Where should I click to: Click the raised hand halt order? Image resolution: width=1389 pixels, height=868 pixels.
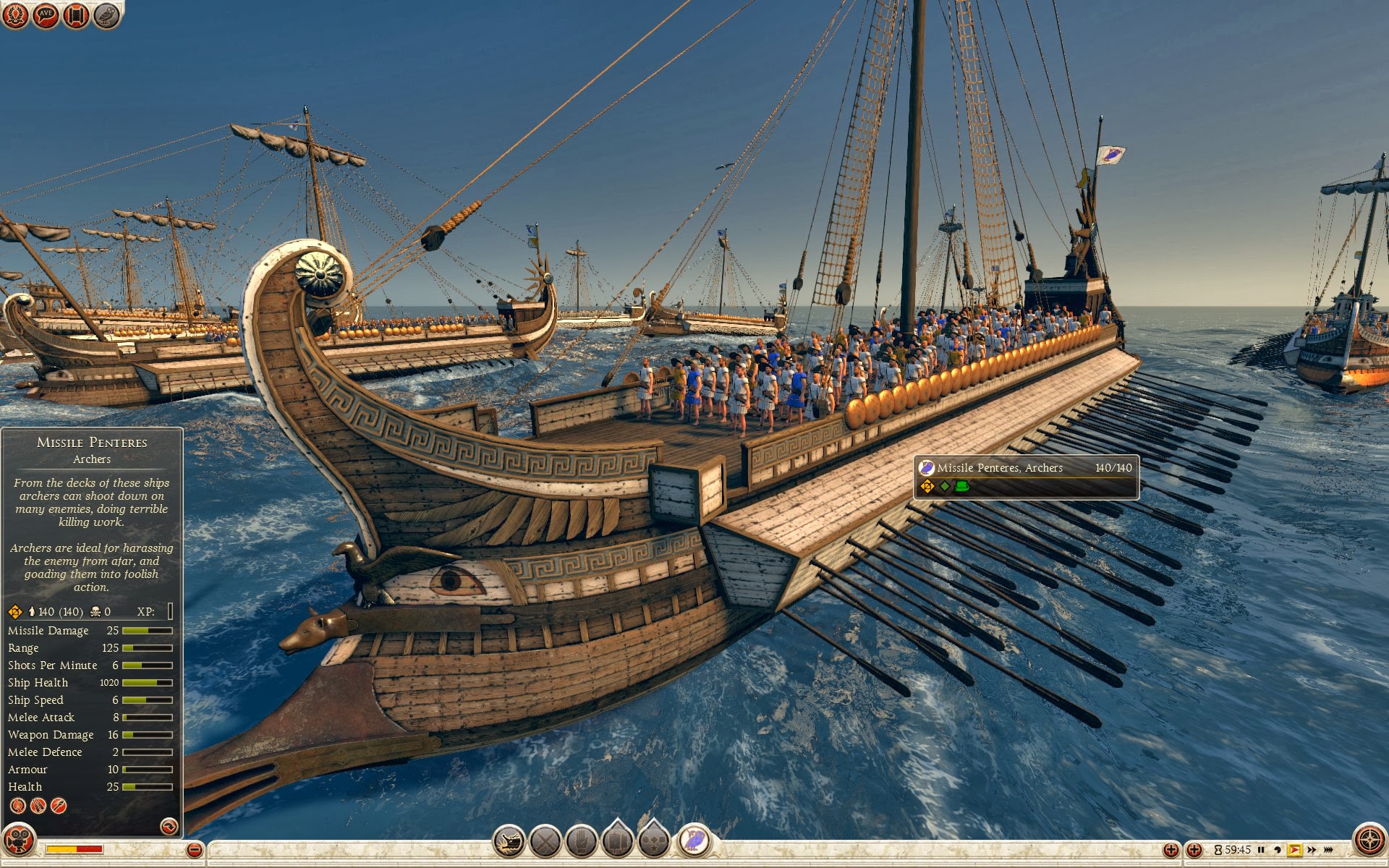[582, 841]
